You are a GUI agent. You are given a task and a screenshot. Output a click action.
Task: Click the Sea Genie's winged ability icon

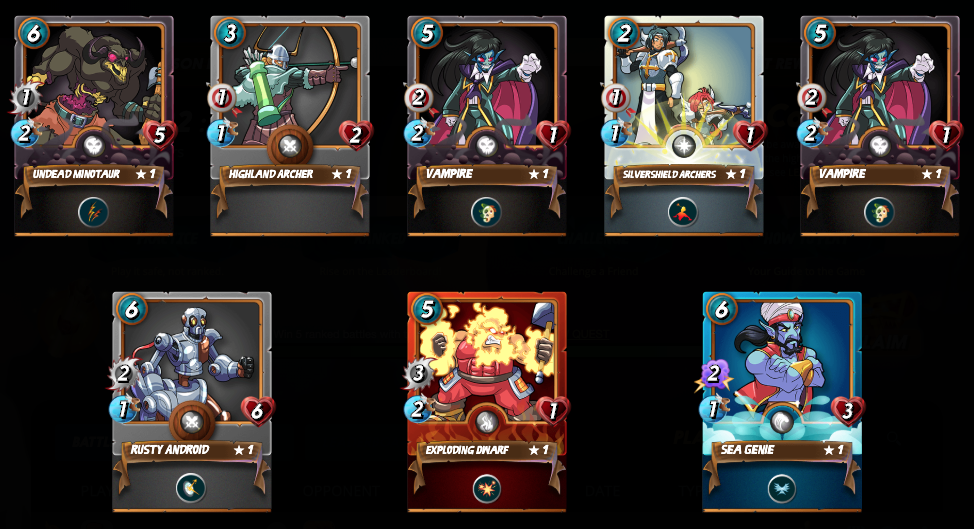[781, 488]
